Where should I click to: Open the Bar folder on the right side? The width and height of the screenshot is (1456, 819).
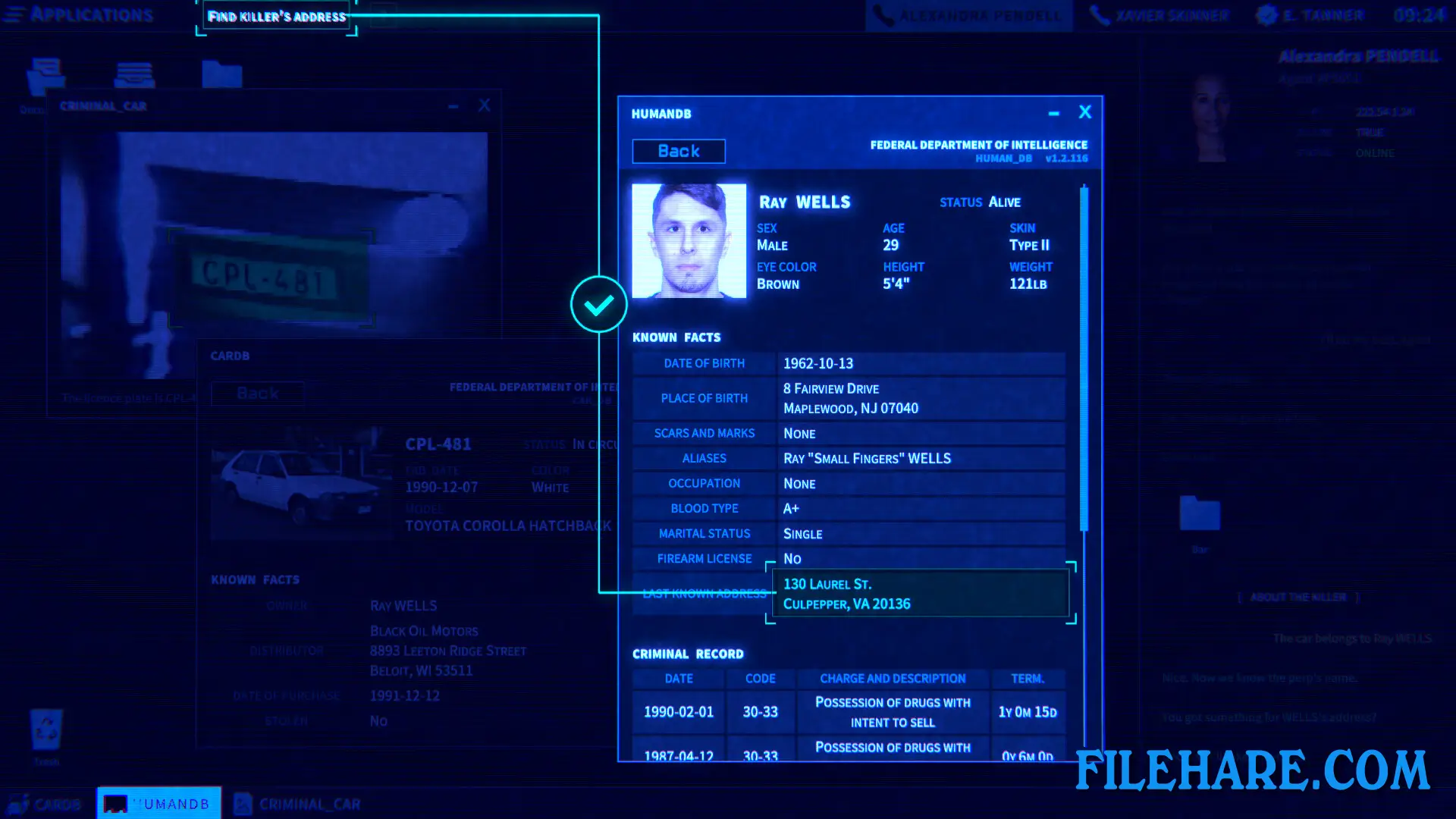tap(1200, 514)
